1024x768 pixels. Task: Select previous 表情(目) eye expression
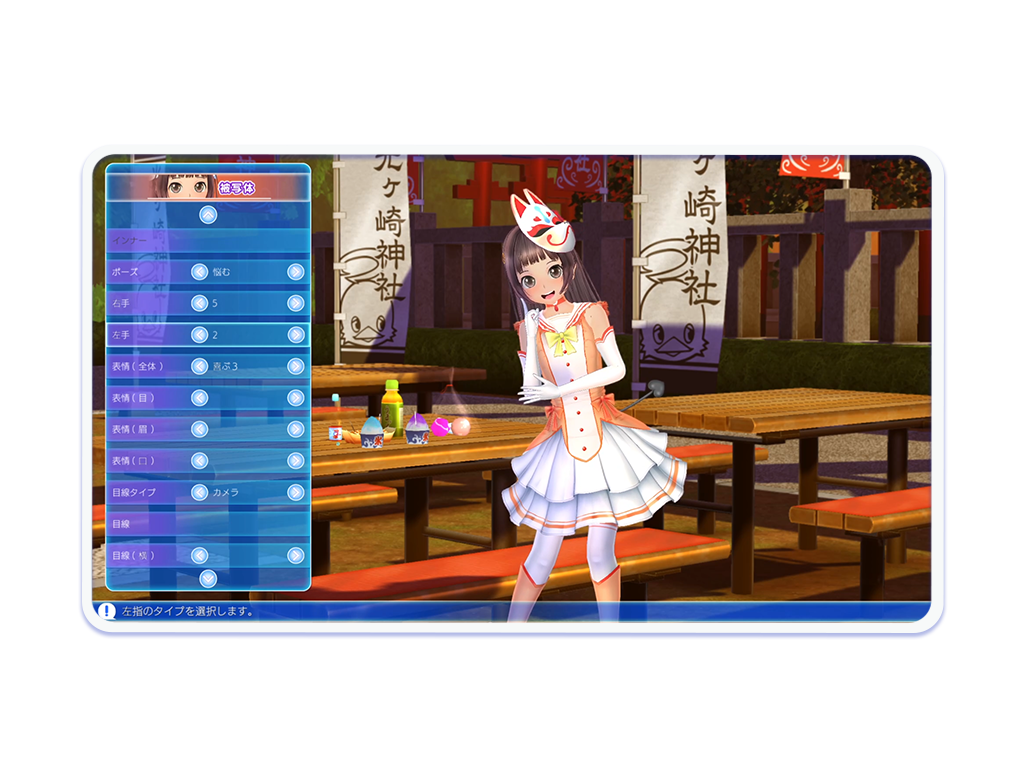200,398
